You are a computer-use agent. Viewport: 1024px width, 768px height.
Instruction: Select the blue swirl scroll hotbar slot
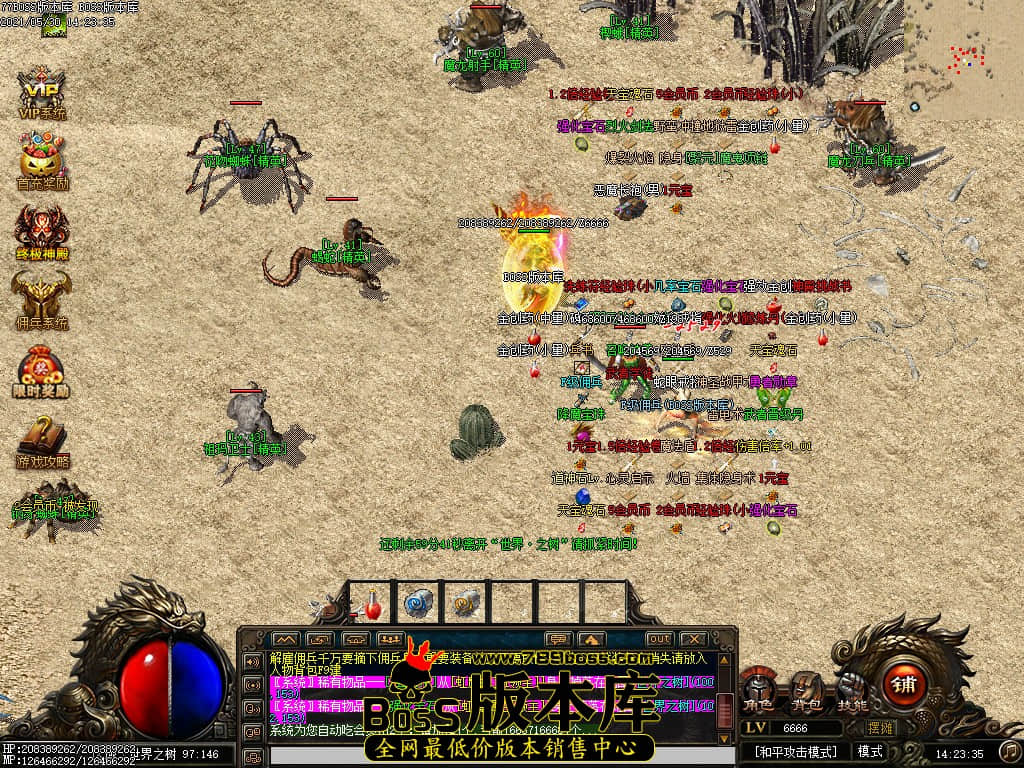[417, 604]
